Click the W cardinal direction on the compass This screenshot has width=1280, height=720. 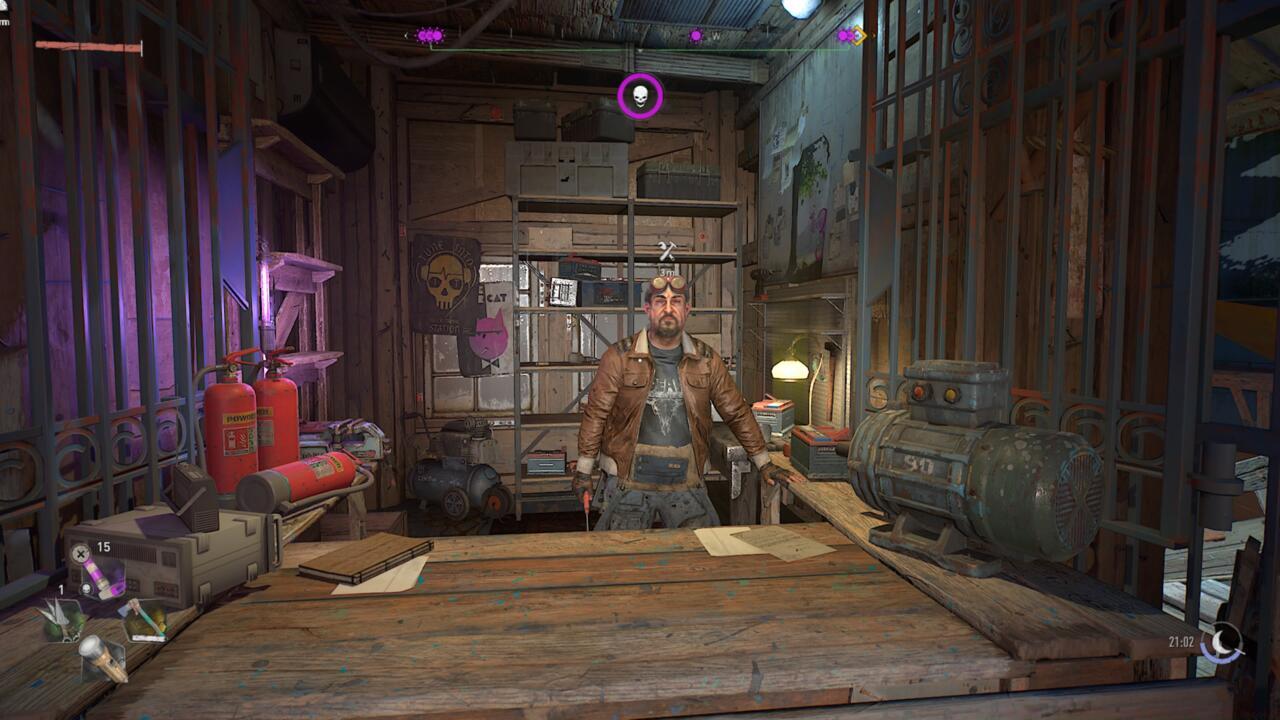[715, 36]
